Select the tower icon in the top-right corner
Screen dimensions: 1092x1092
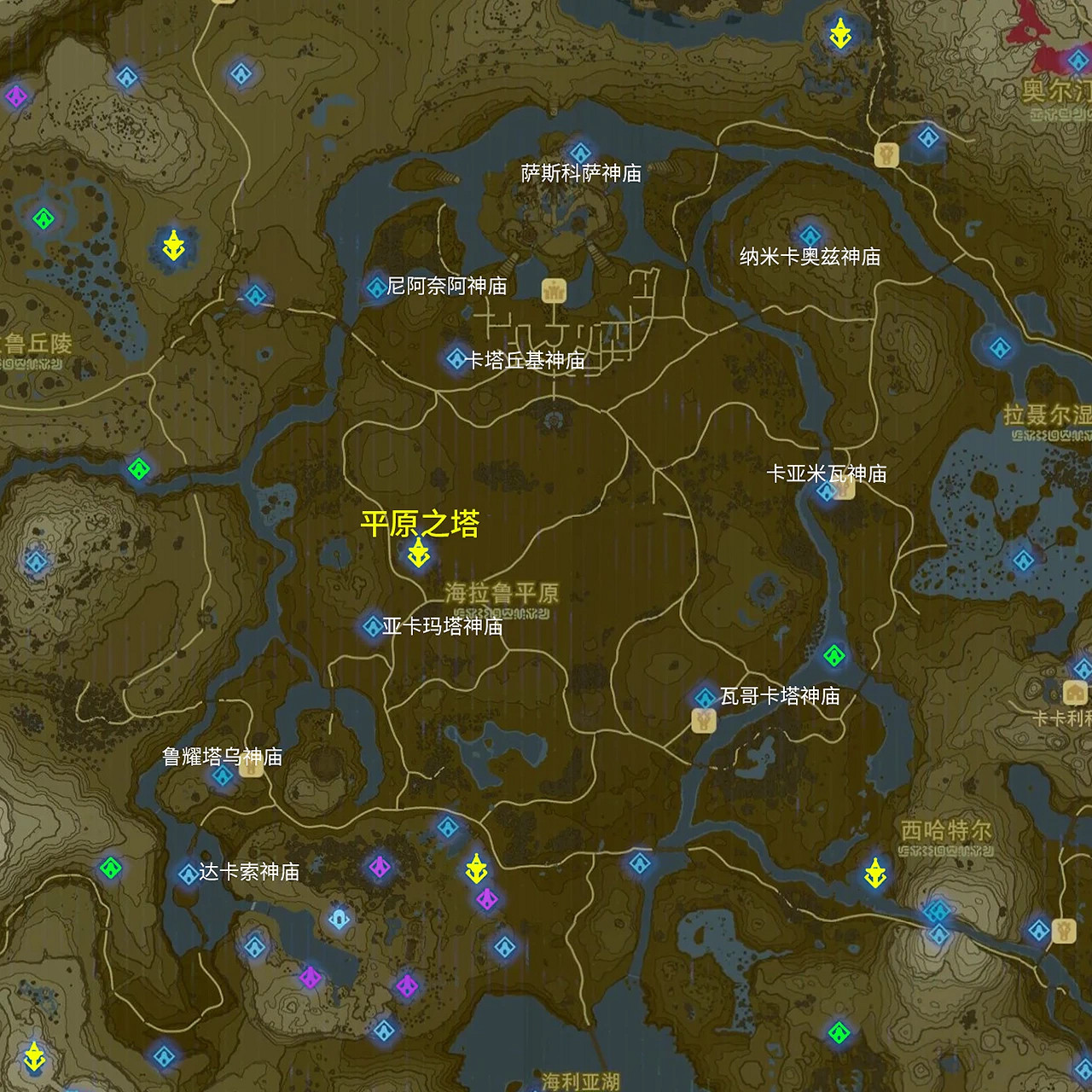point(841,34)
